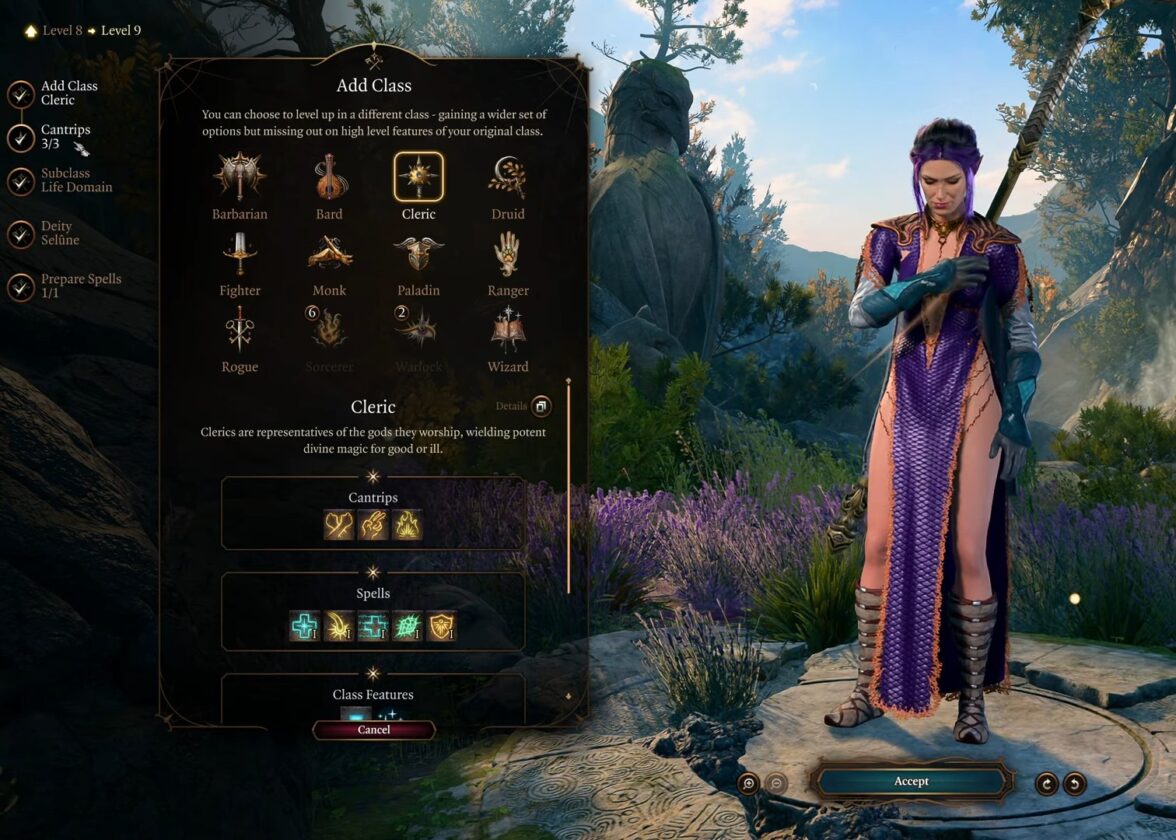Open the Cleric Details view
The image size is (1176, 840).
(x=541, y=406)
